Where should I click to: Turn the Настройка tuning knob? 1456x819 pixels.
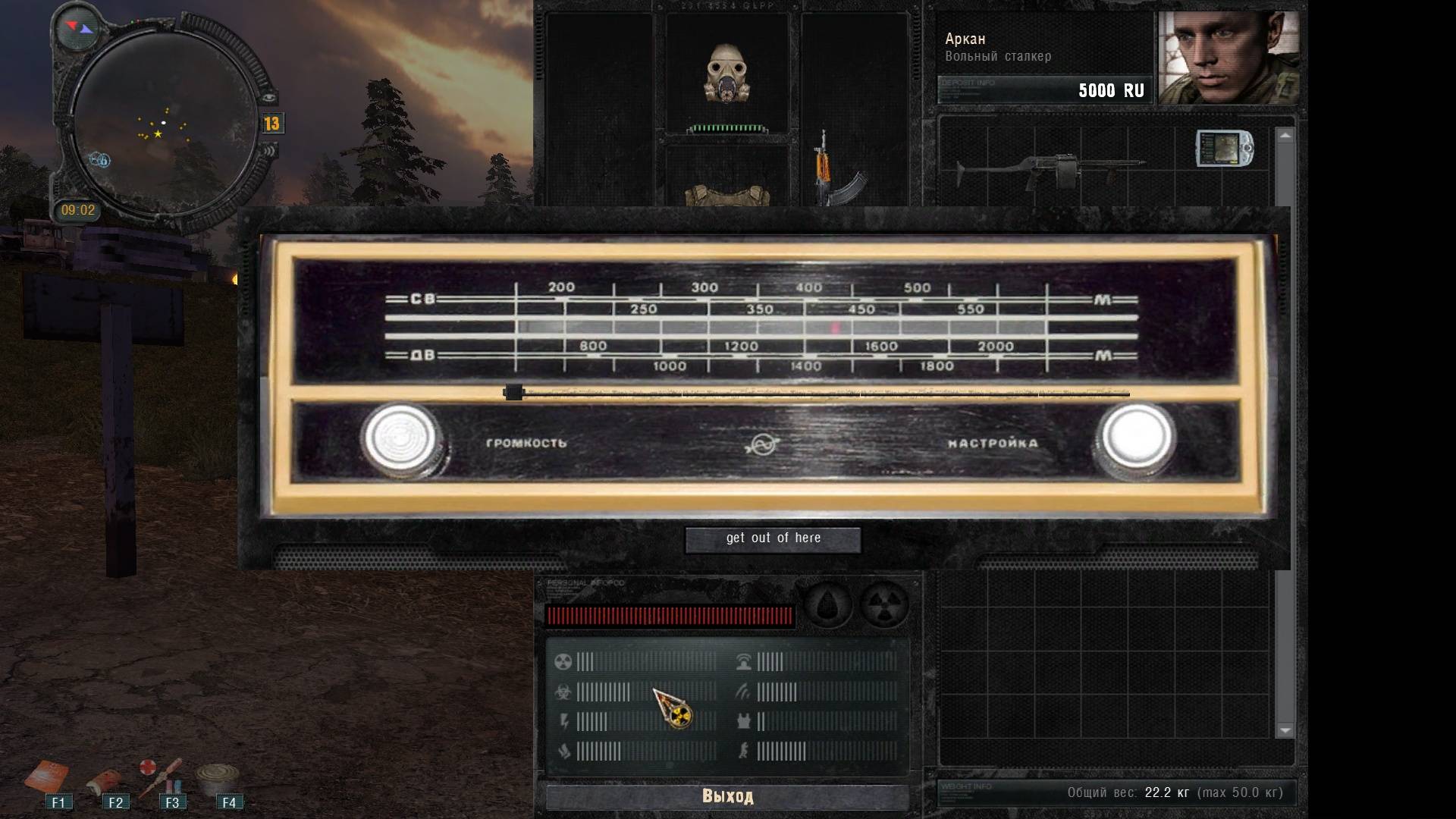point(1135,438)
